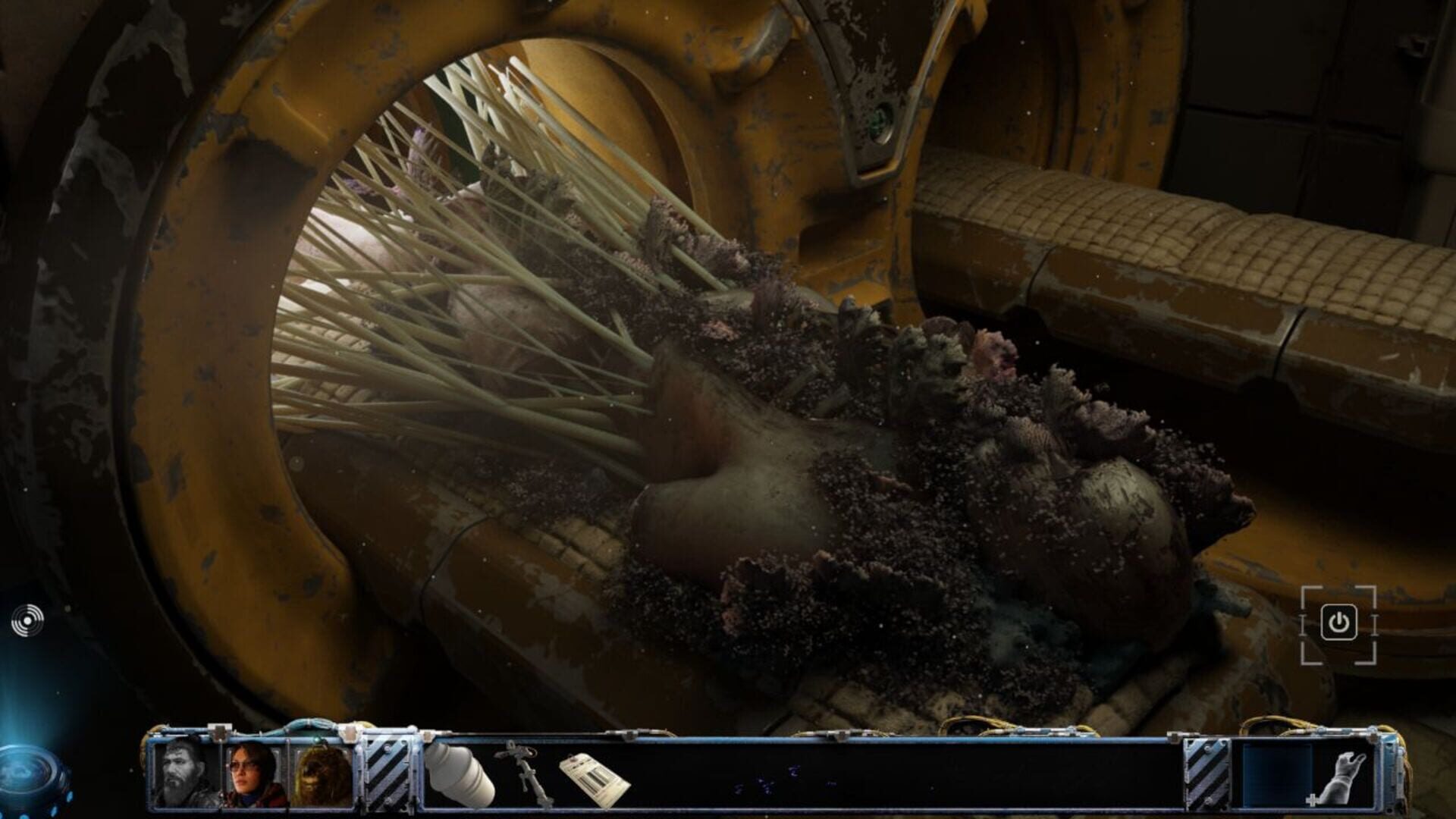
Task: Click the plus icon on the hand panel
Action: [1314, 800]
